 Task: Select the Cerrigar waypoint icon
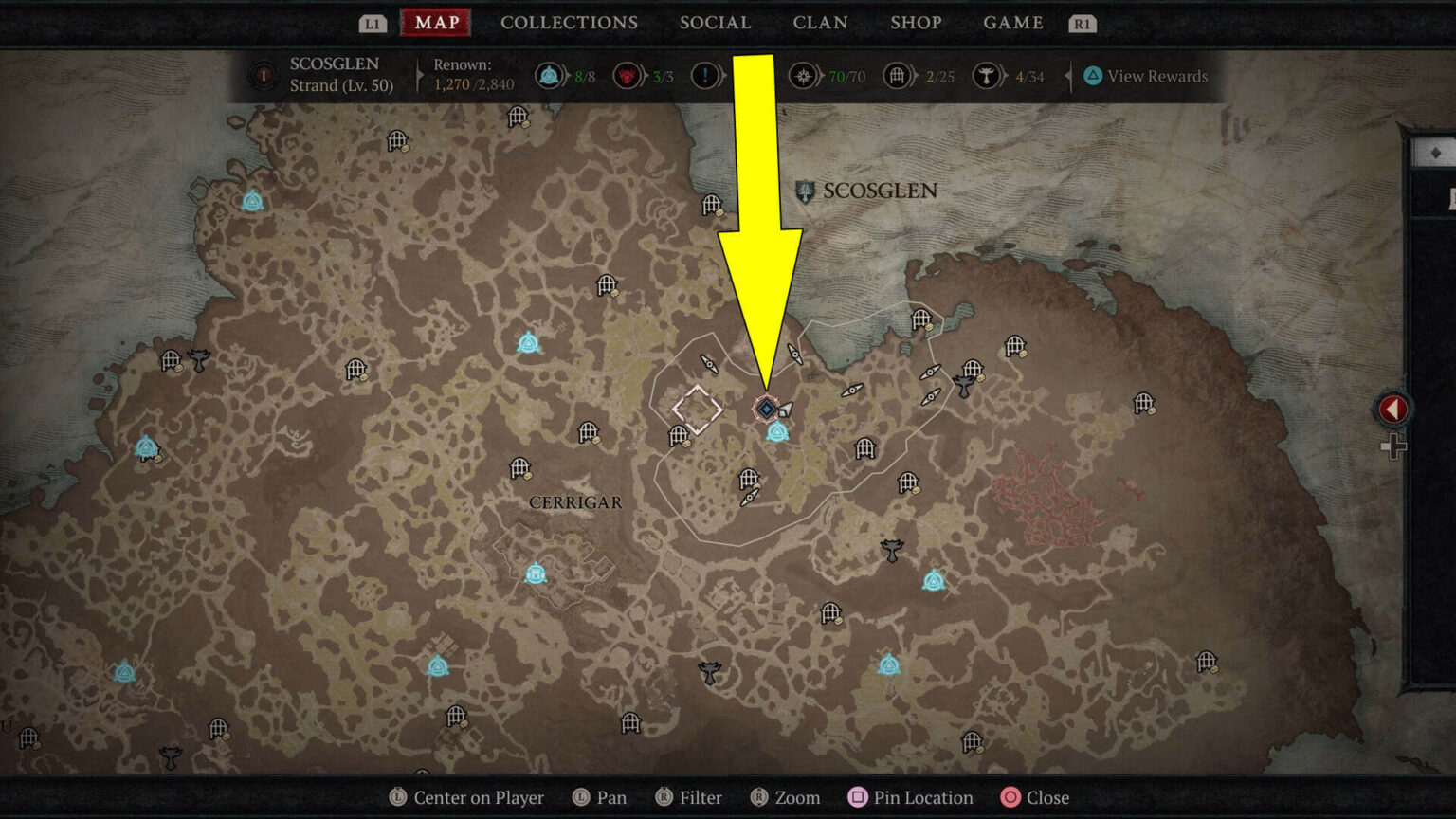pos(537,572)
